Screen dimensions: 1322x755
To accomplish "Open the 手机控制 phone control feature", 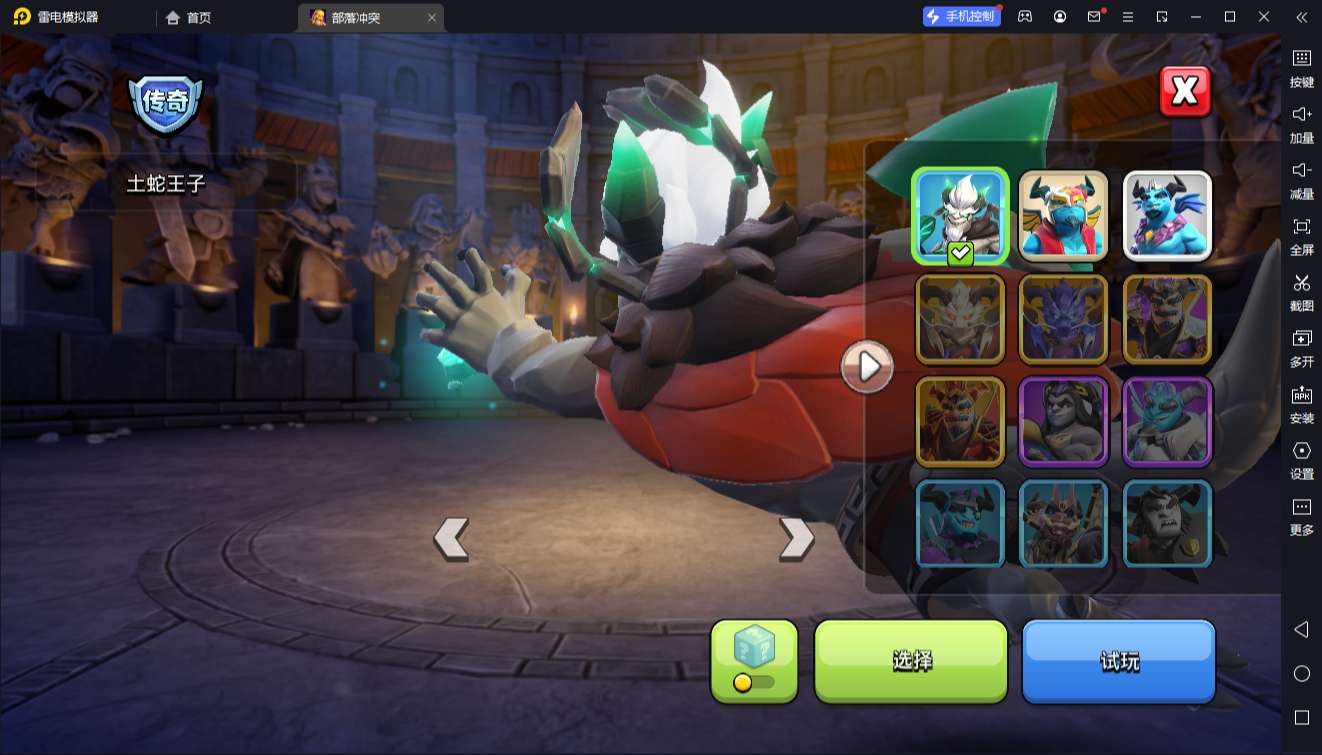I will 962,17.
